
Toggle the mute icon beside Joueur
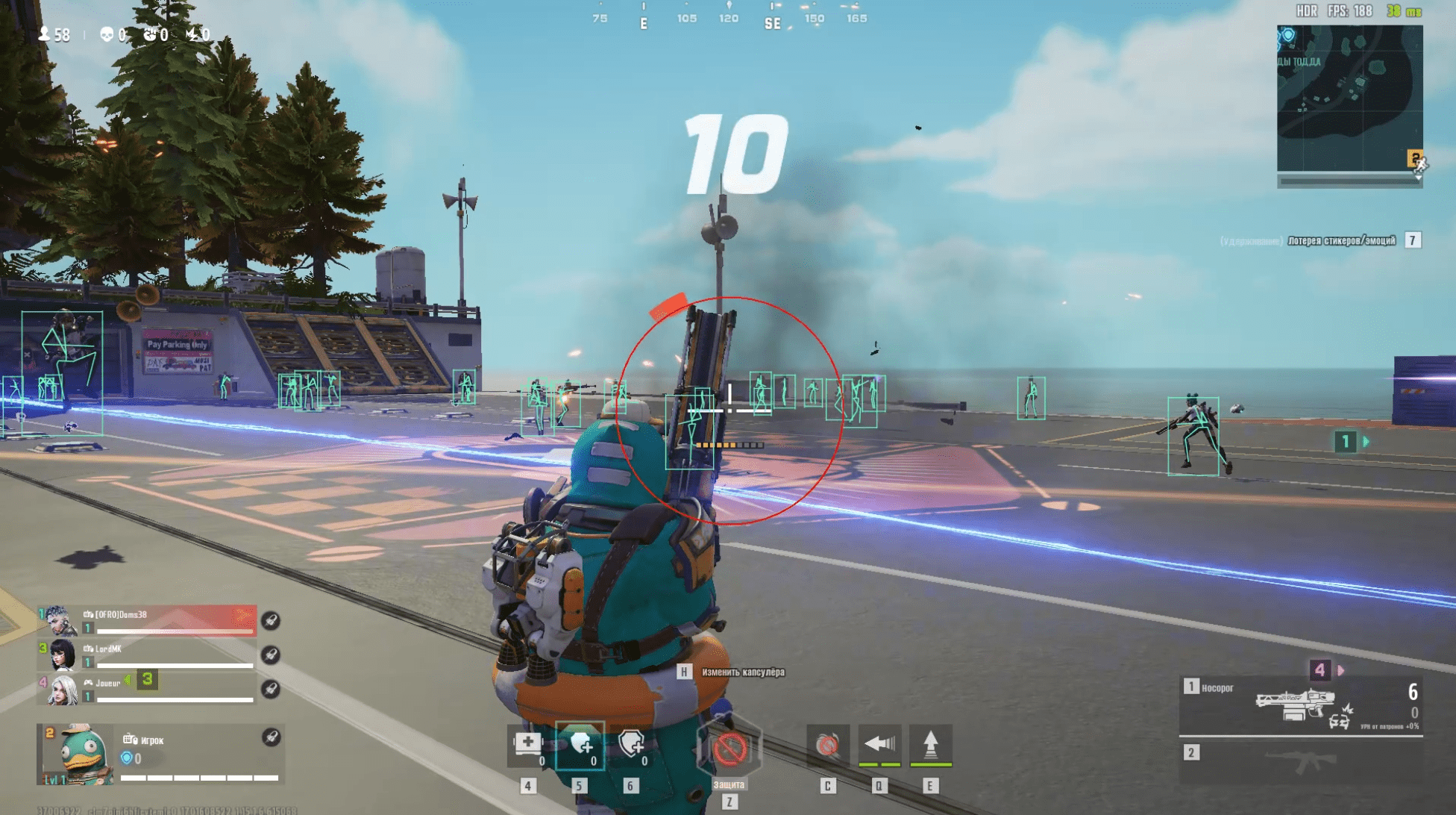click(271, 689)
